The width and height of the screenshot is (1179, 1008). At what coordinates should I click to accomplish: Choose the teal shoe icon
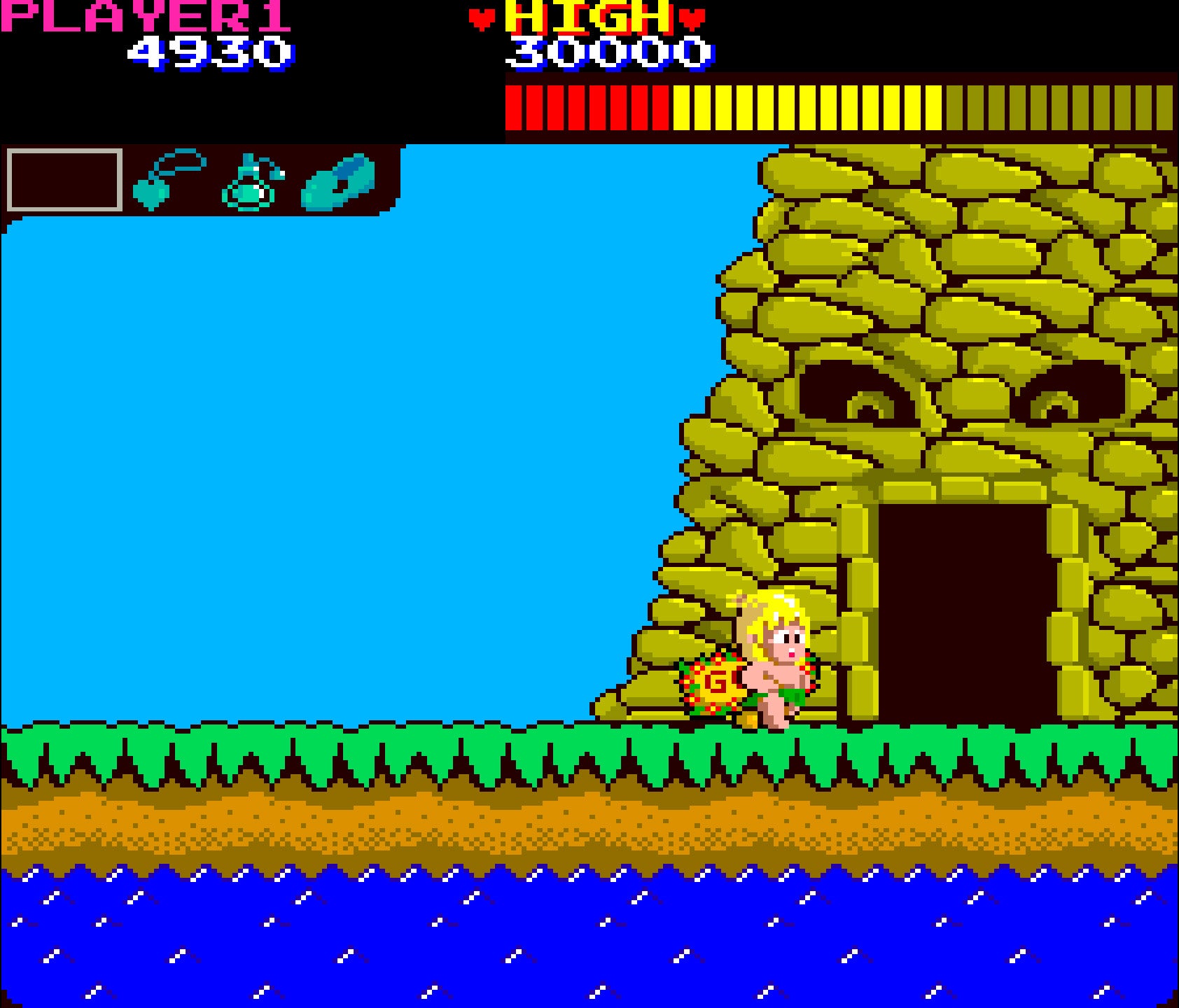click(338, 181)
